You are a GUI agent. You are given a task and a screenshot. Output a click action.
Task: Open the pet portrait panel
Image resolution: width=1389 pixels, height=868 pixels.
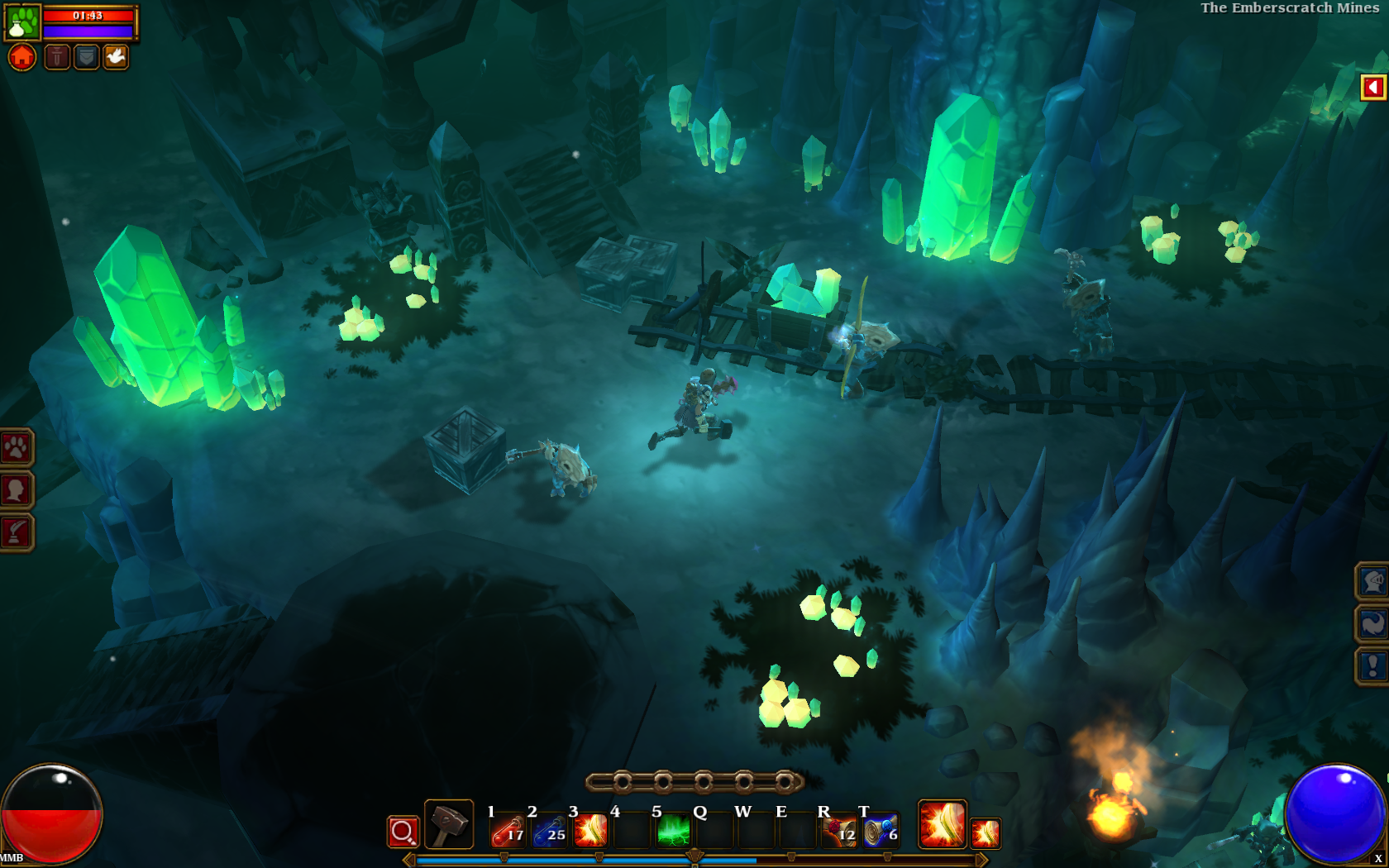[x=22, y=21]
